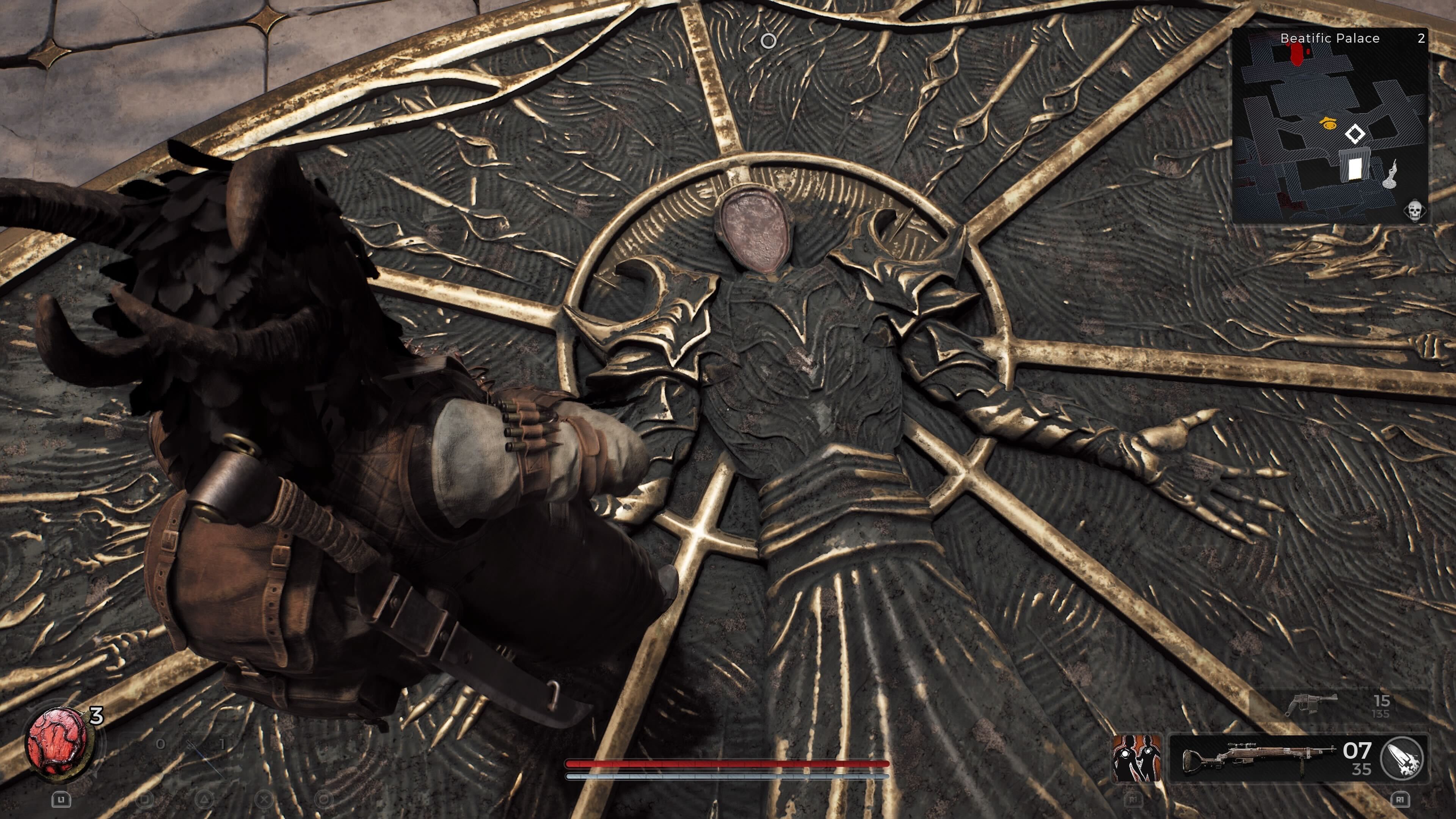Click the yellow objective marker on the minimap
The image size is (1456, 819).
coord(1328,123)
